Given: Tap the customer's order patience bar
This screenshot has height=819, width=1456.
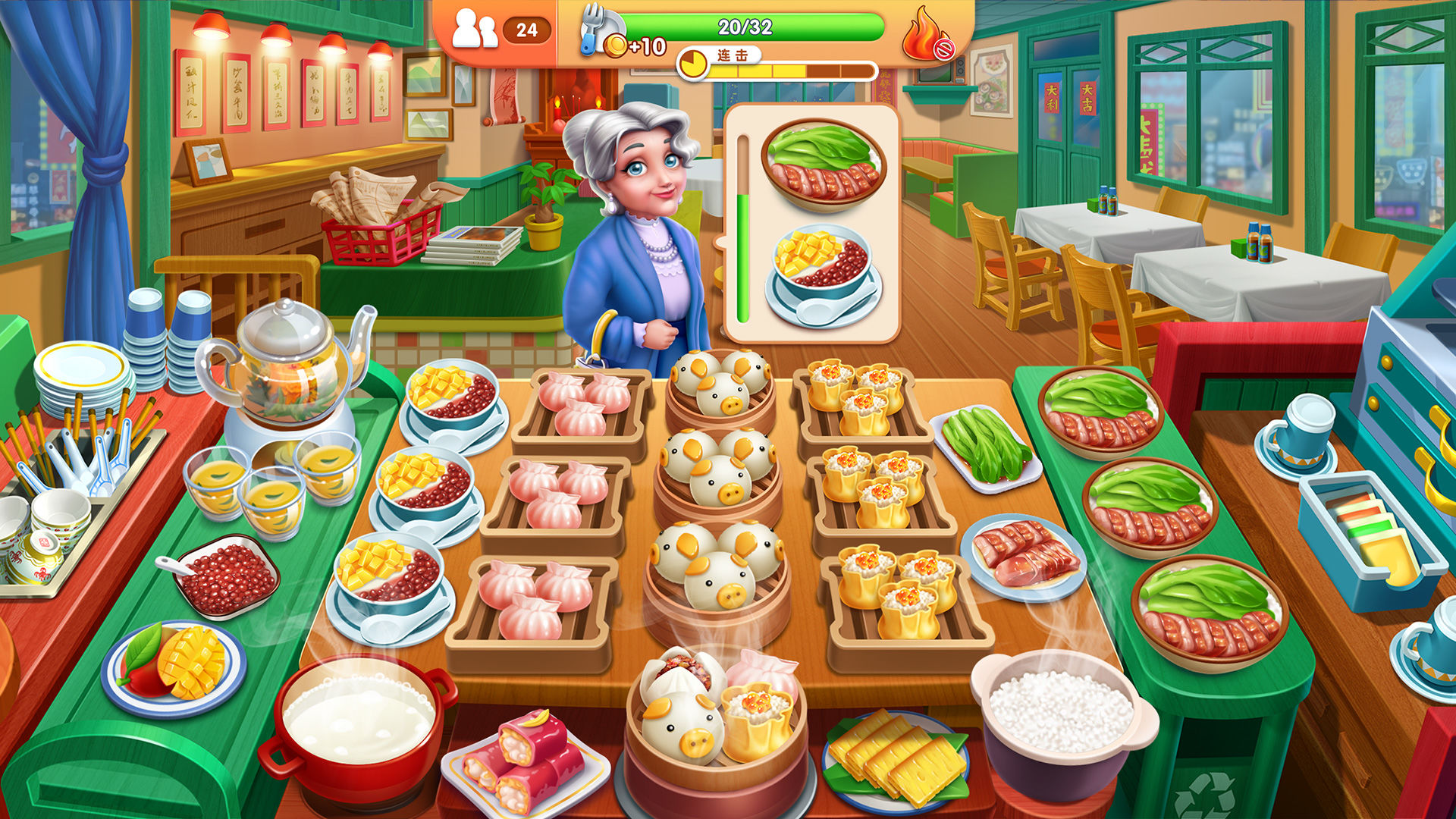Looking at the screenshot, I should (742, 227).
